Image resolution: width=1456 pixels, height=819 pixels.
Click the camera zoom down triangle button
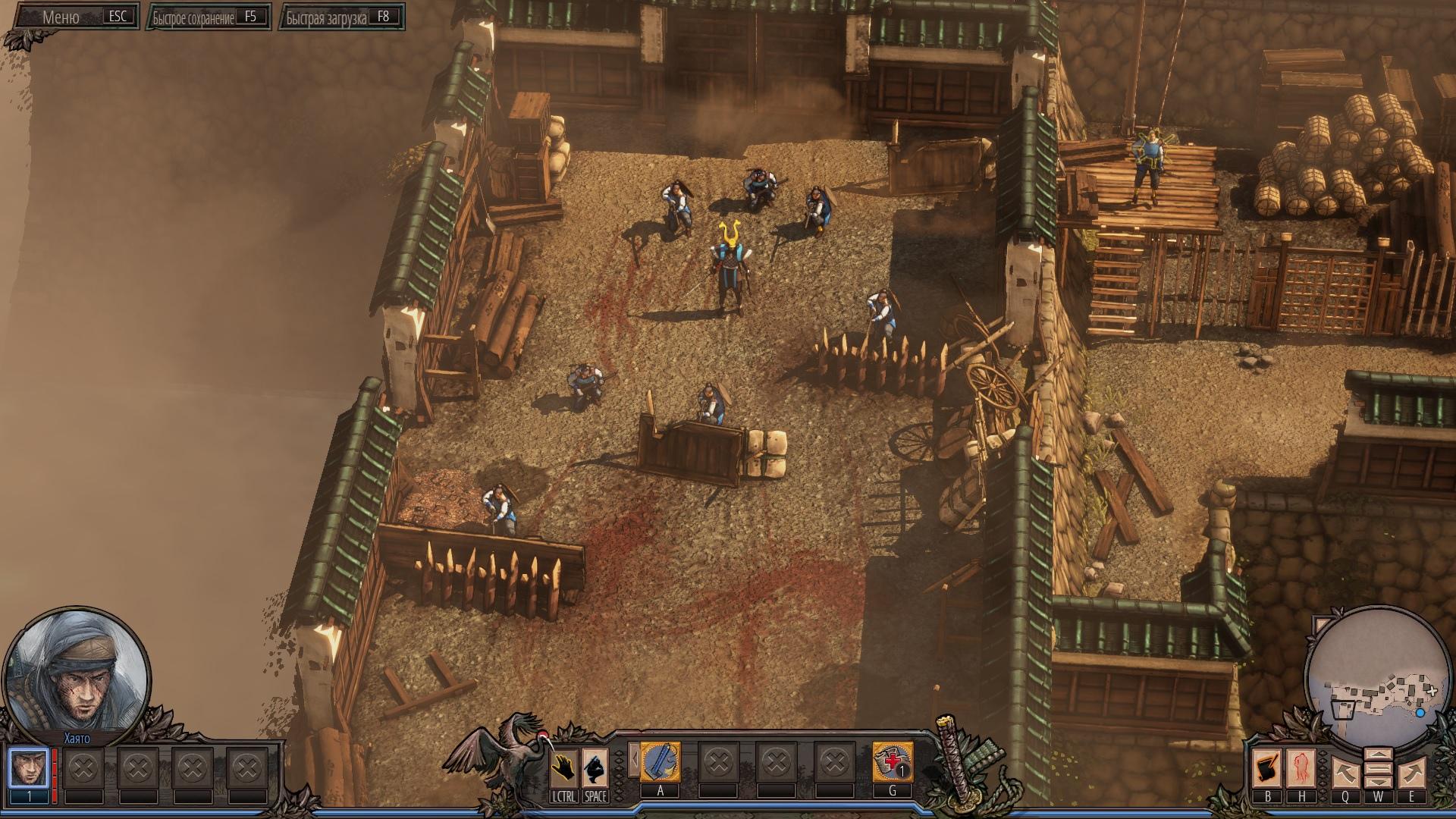click(x=1378, y=783)
